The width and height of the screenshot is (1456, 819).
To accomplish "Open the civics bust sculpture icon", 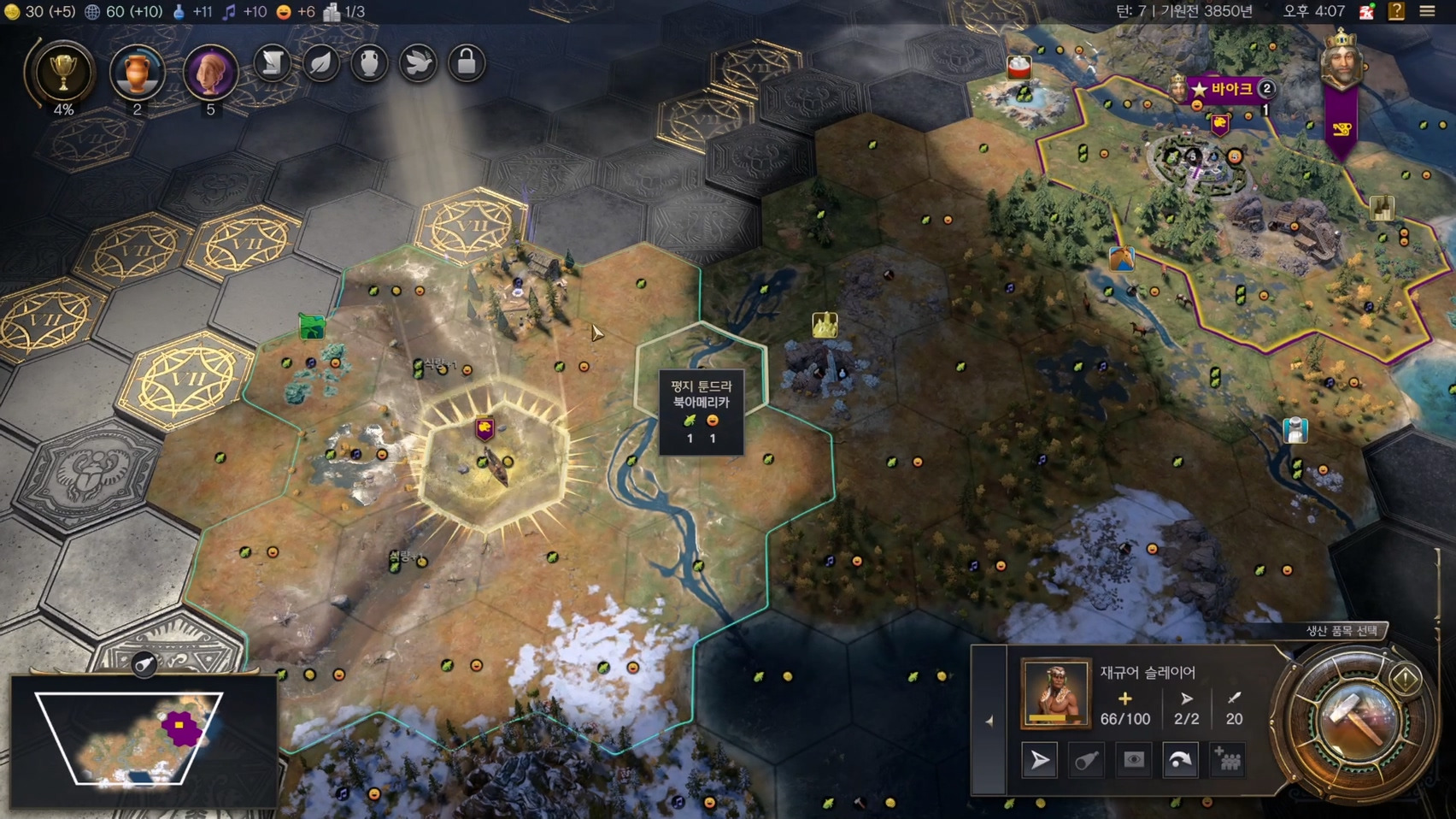I will point(210,73).
